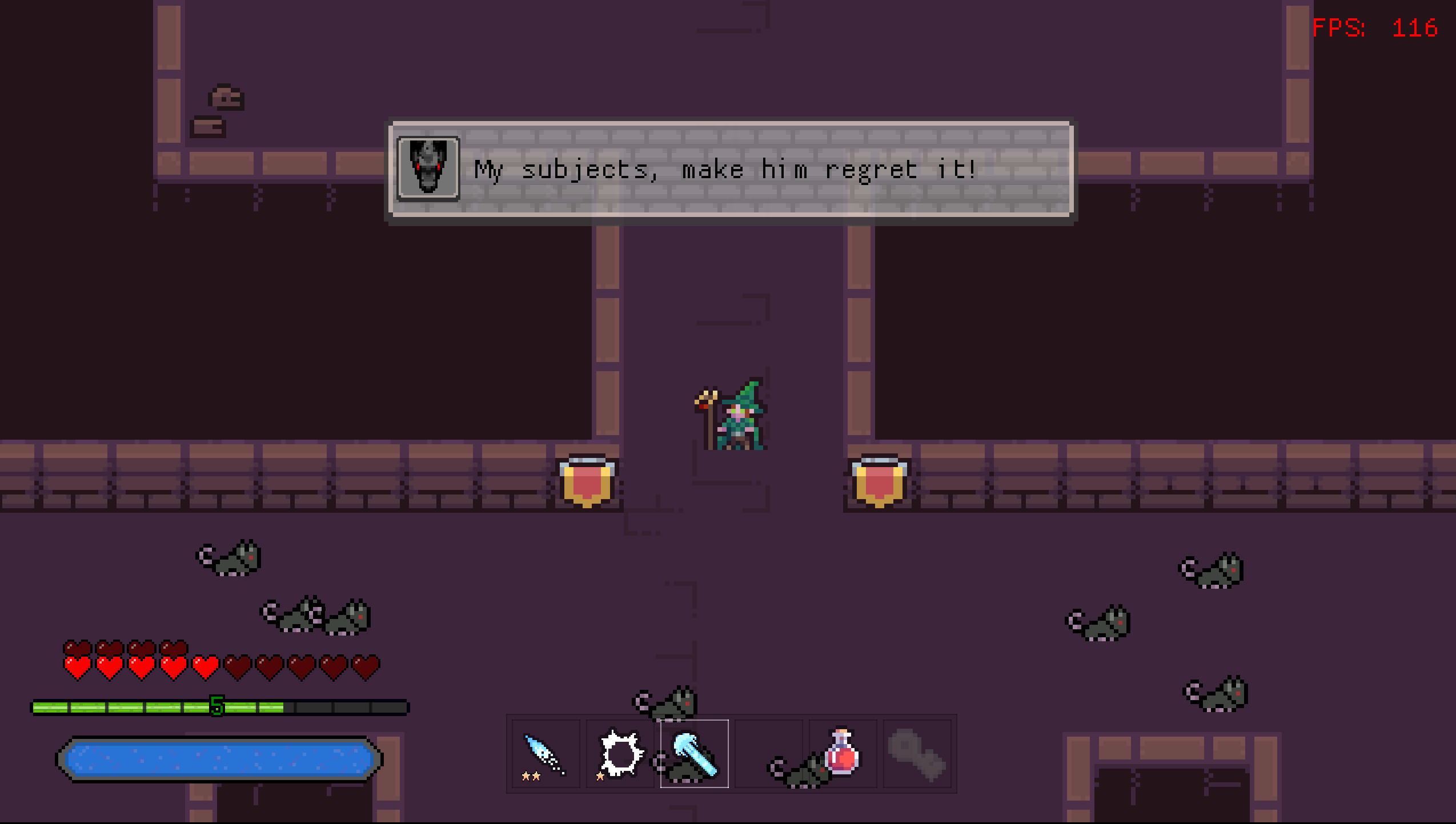Click the red-eyed speaker portrait
The width and height of the screenshot is (1456, 824).
[x=428, y=168]
